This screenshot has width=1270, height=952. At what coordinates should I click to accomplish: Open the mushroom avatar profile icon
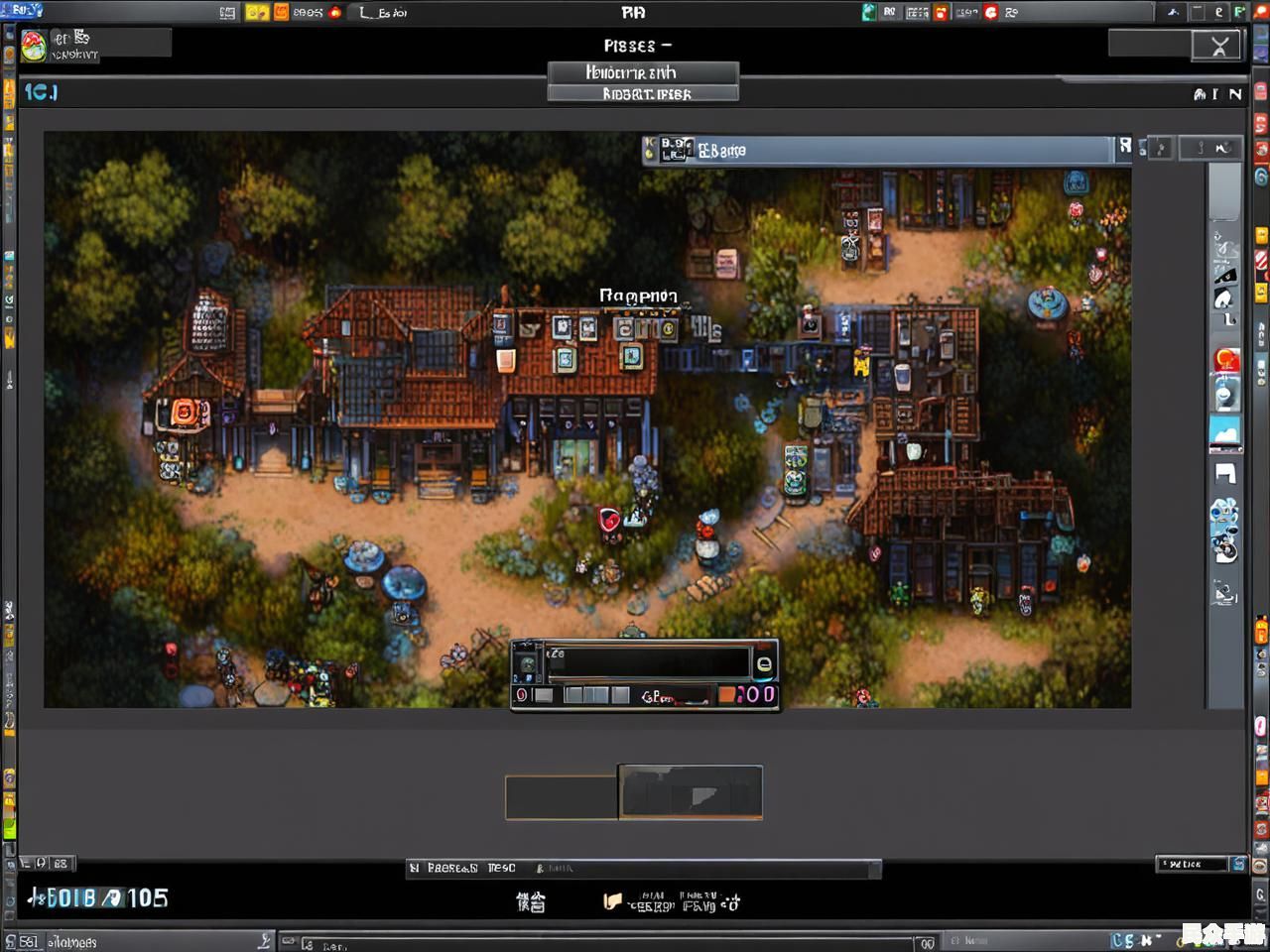coord(33,46)
